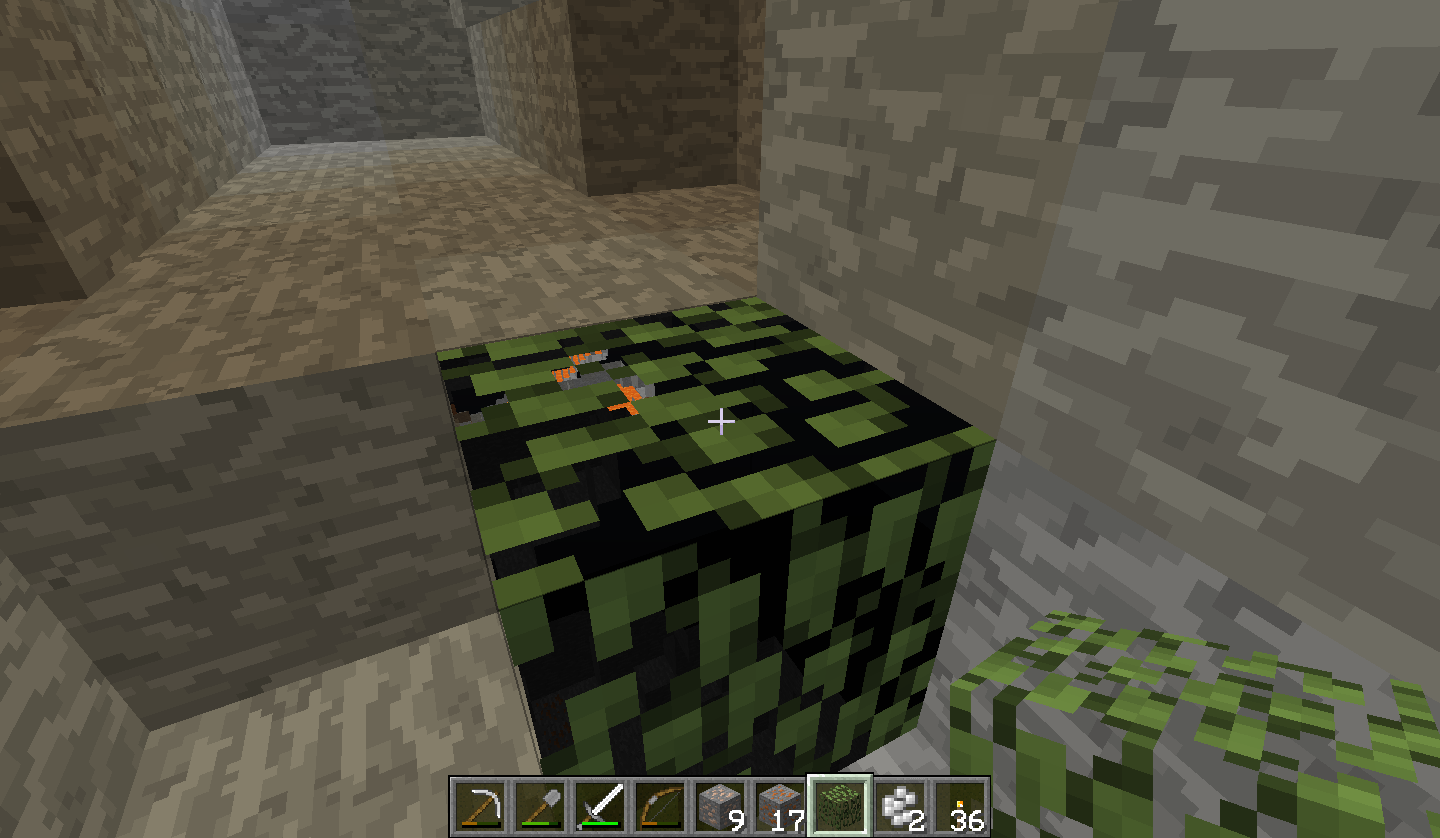Select the iron shovel hotbar slot
The image size is (1440, 838).
pos(540,806)
